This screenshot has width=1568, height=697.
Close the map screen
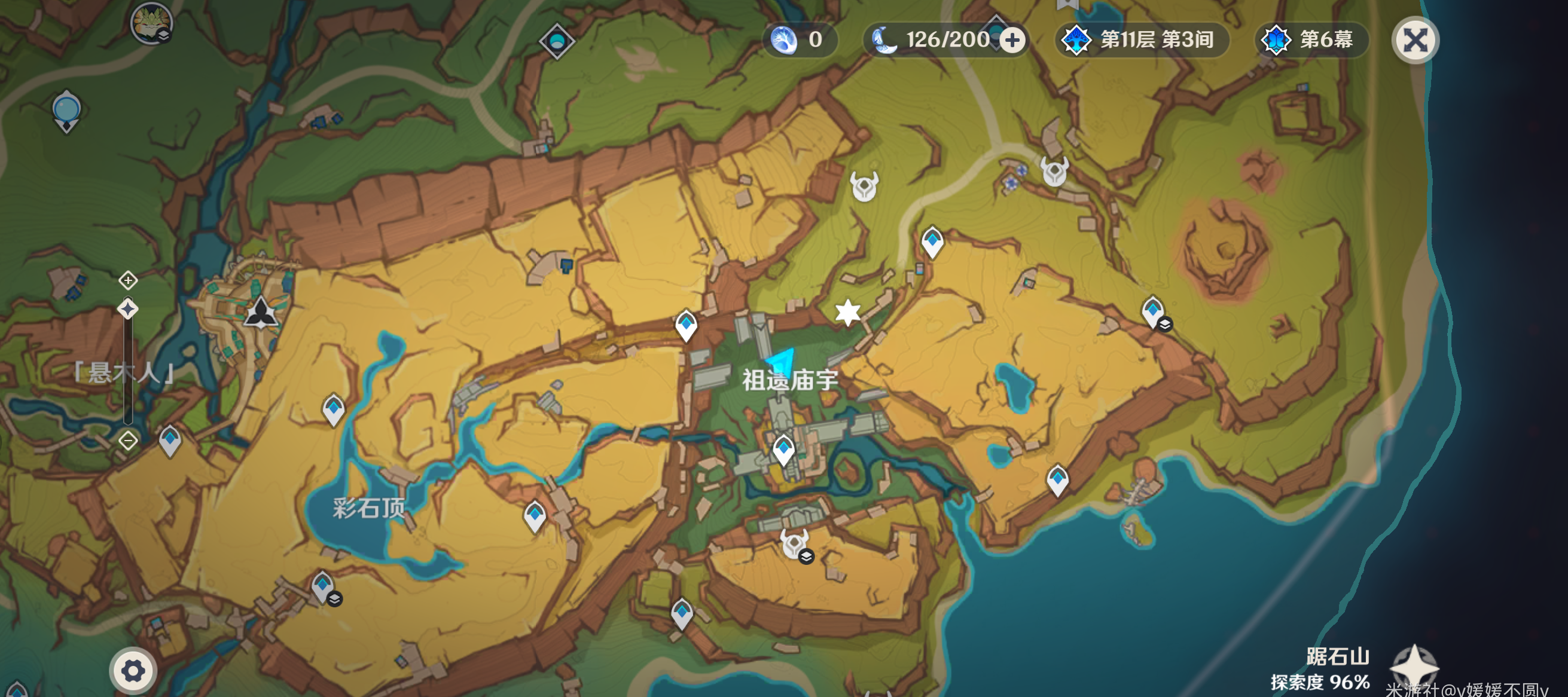(x=1415, y=41)
